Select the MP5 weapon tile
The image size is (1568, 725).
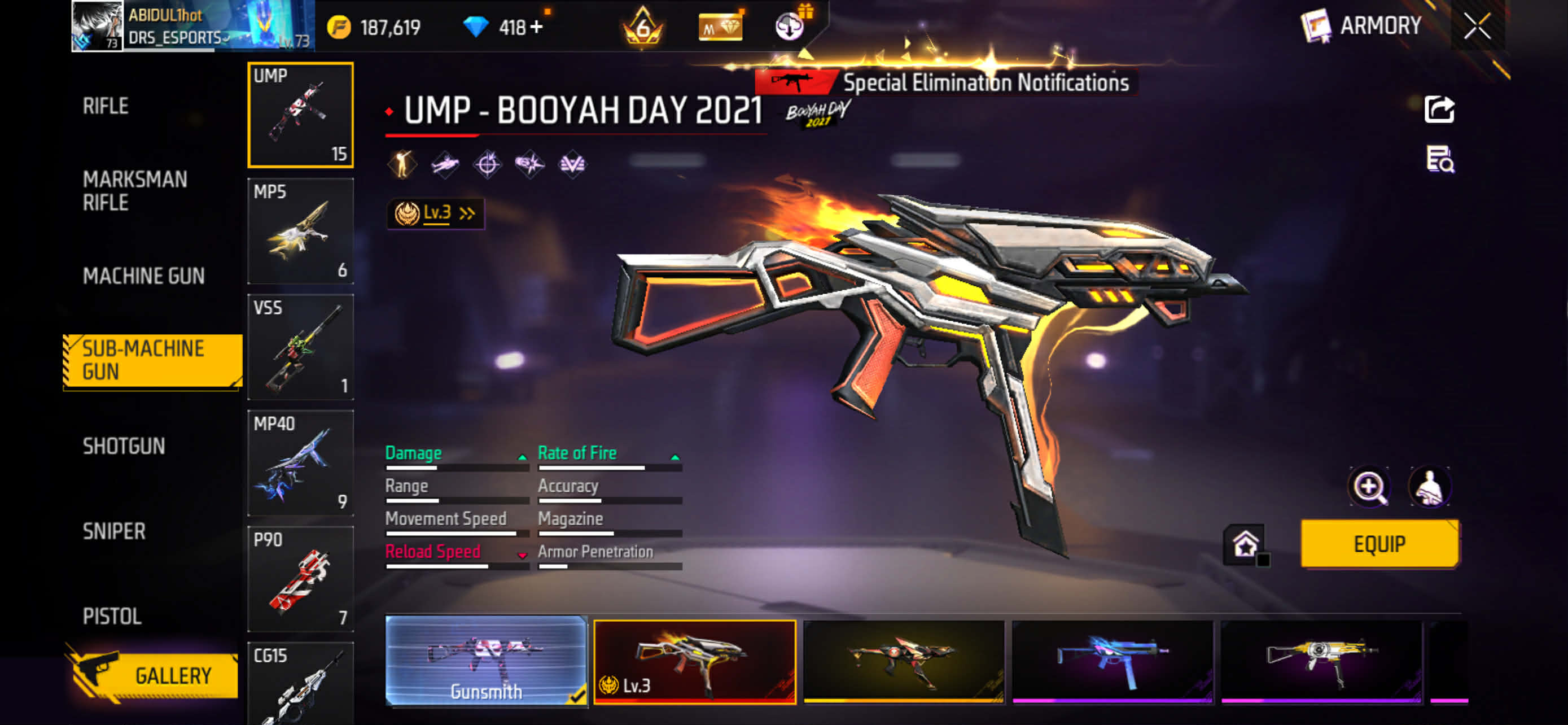[x=300, y=231]
